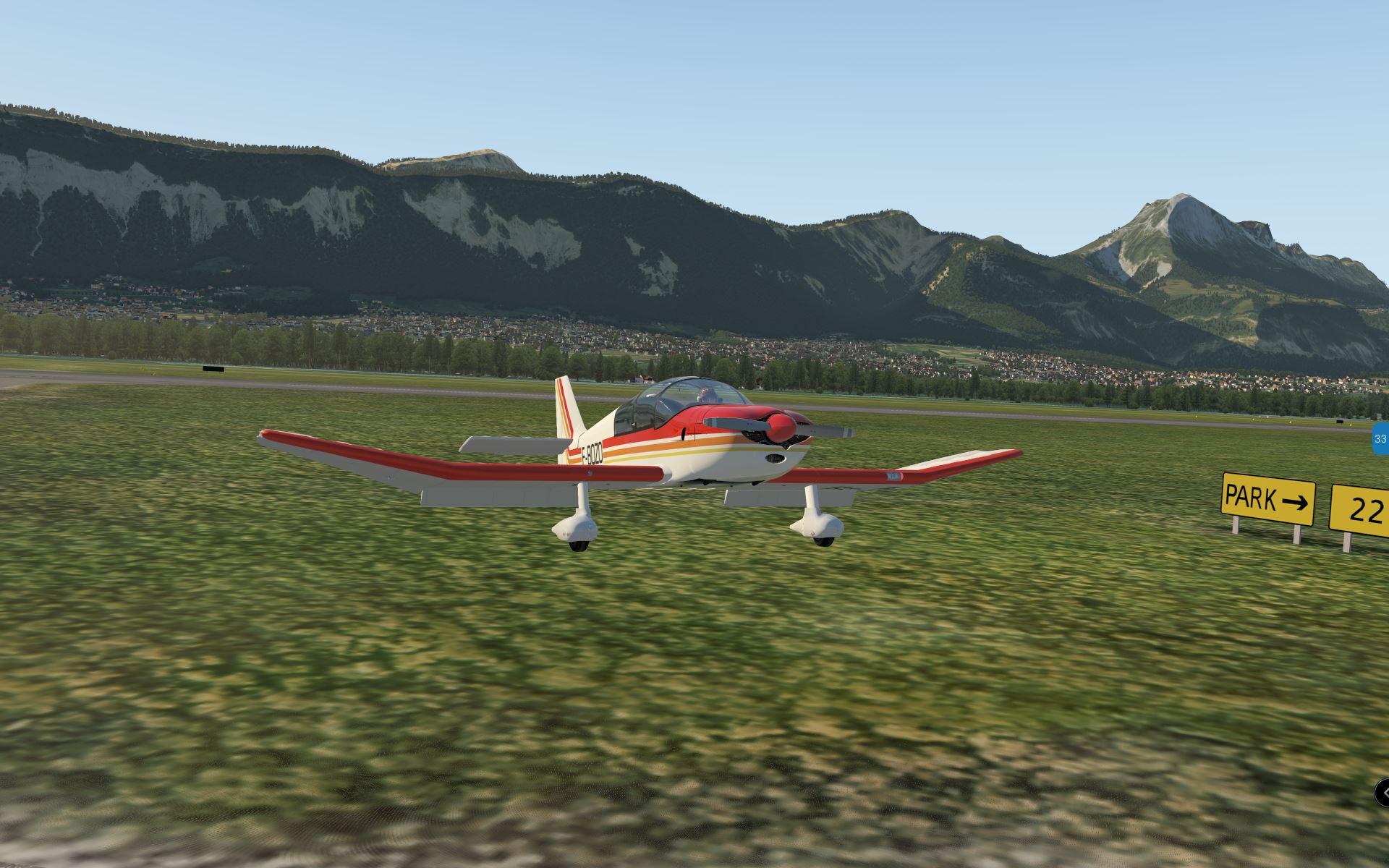Expand the black left-arrow side panel button
Image resolution: width=1389 pixels, height=868 pixels.
coord(1382,793)
